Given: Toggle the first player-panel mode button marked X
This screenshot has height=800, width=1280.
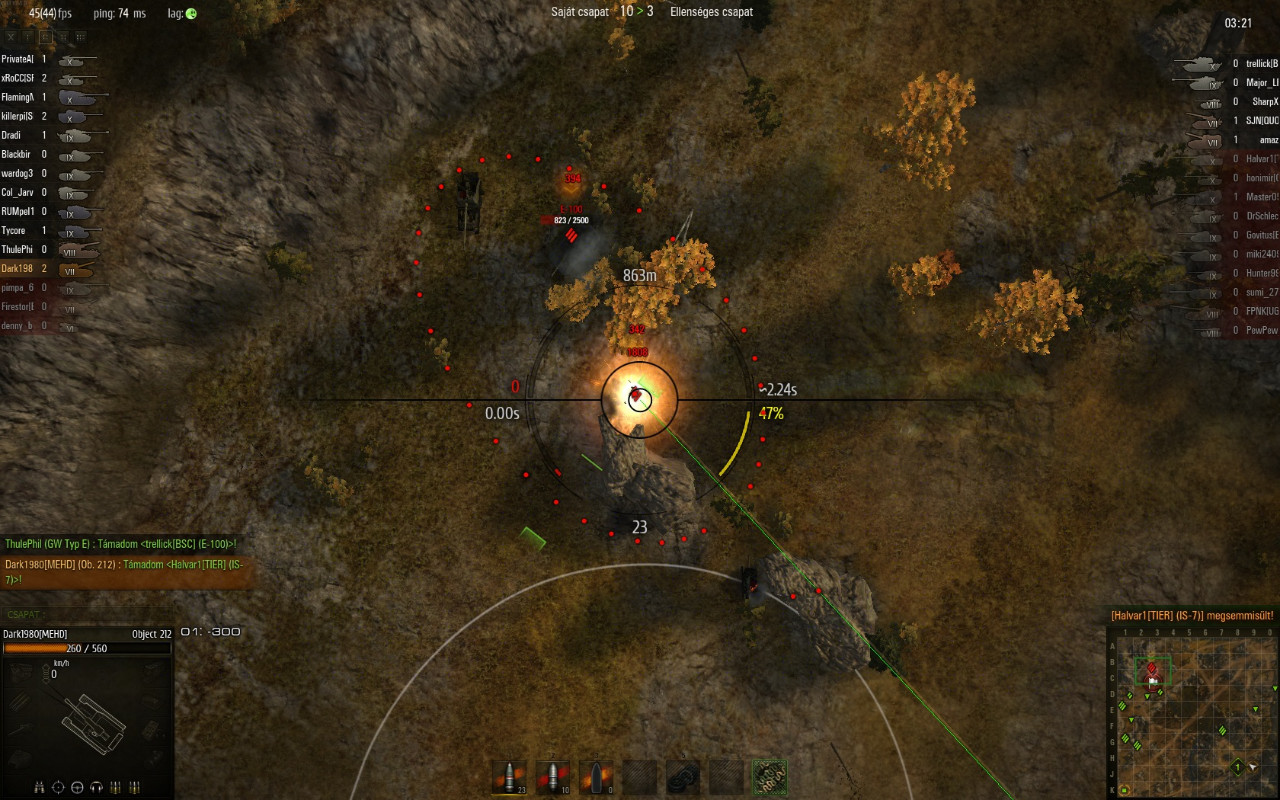Looking at the screenshot, I should pos(12,36).
